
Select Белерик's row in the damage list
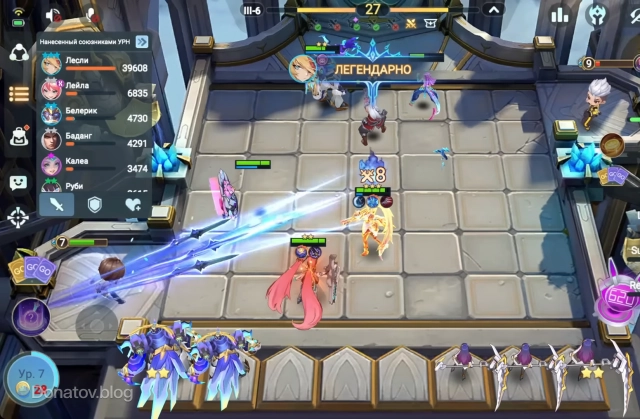coord(94,116)
